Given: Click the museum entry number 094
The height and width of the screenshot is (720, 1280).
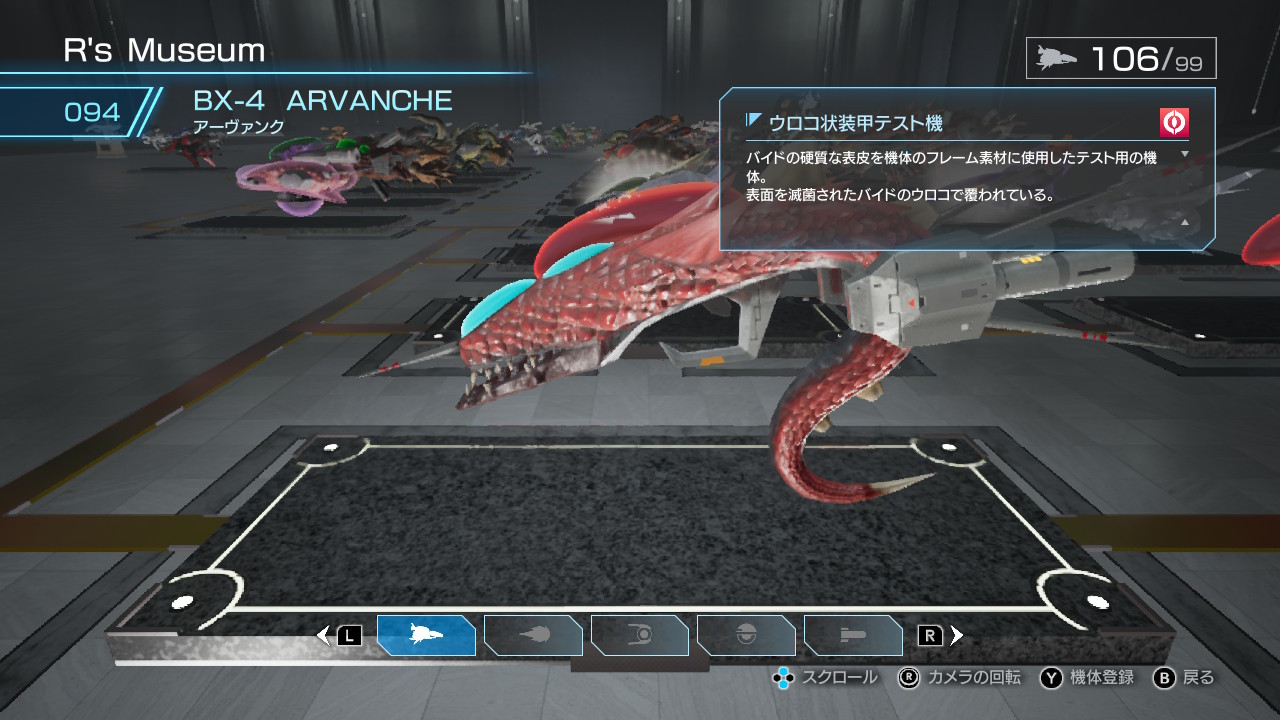Looking at the screenshot, I should click(92, 112).
